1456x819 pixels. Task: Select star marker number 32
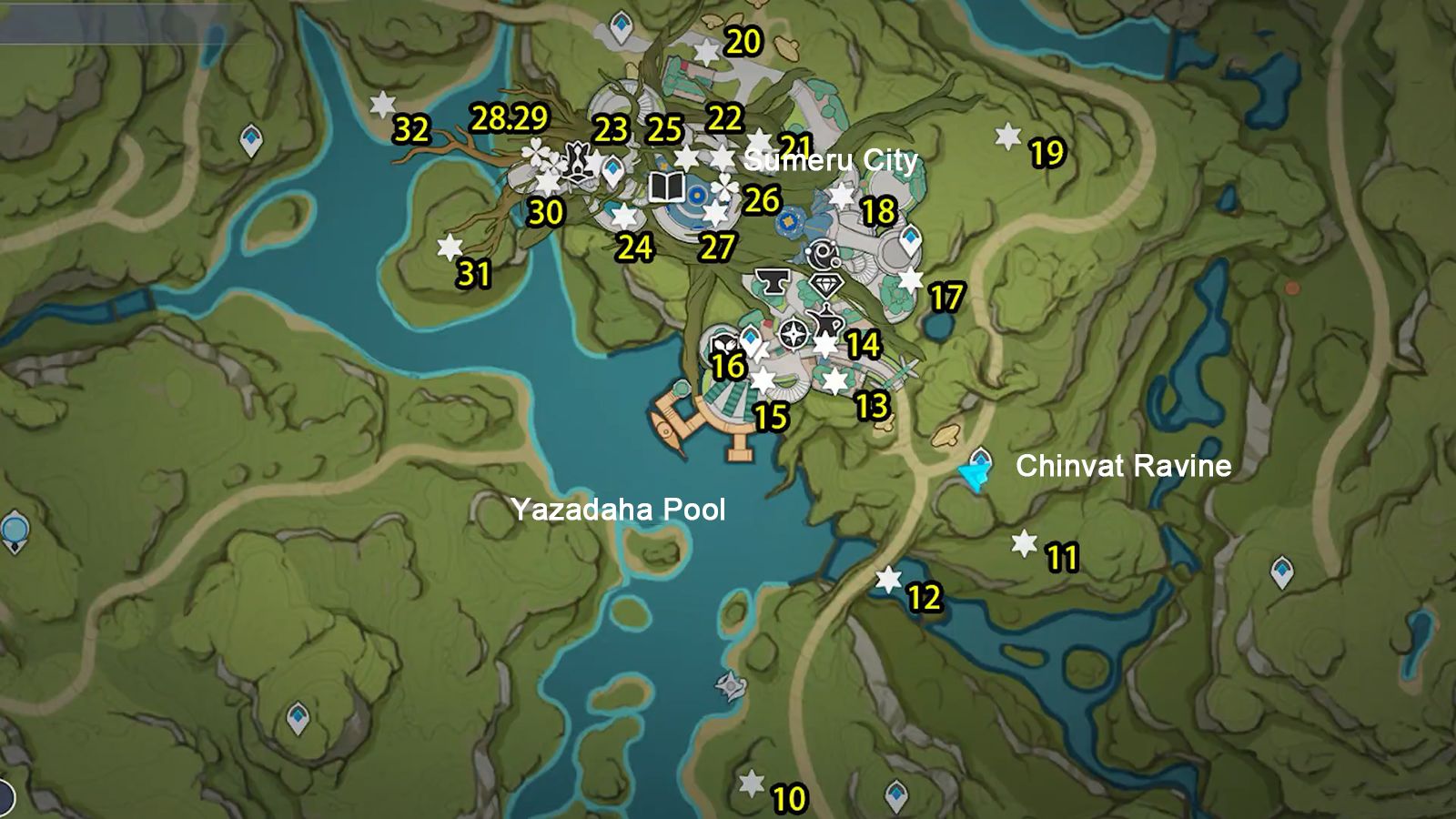pyautogui.click(x=382, y=103)
